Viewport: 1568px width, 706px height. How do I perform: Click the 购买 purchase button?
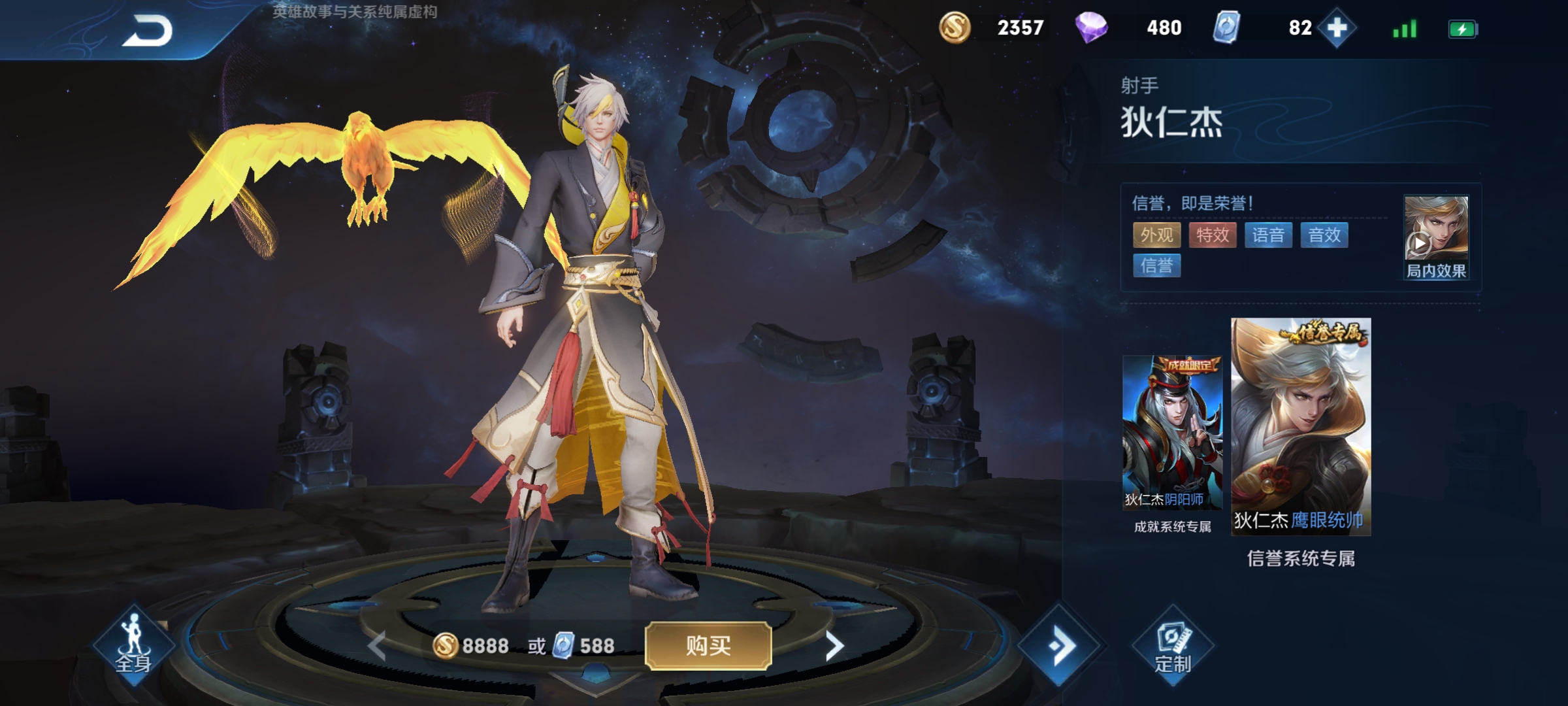tap(708, 646)
